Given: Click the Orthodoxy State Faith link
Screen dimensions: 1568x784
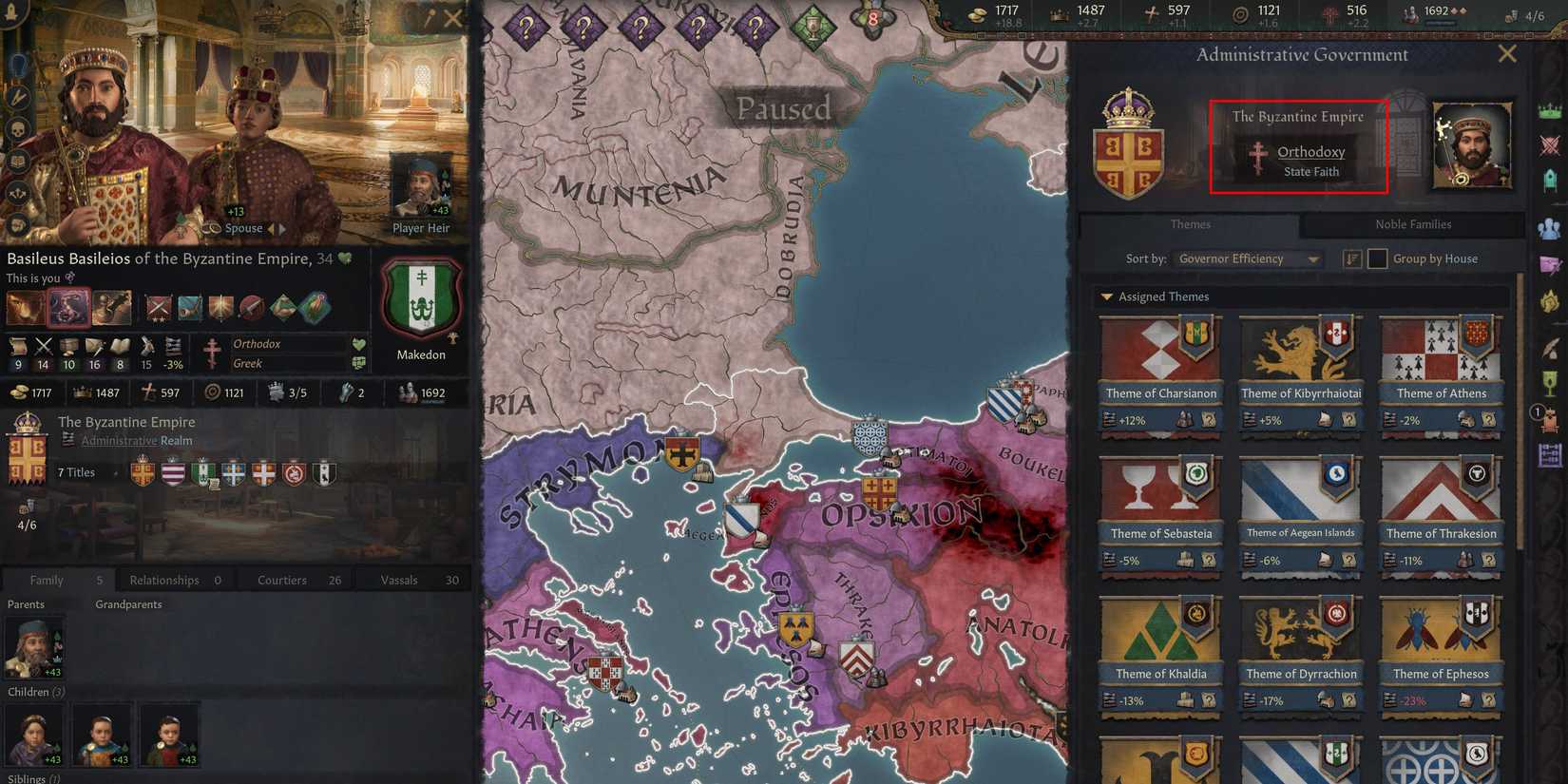Looking at the screenshot, I should click(1311, 152).
